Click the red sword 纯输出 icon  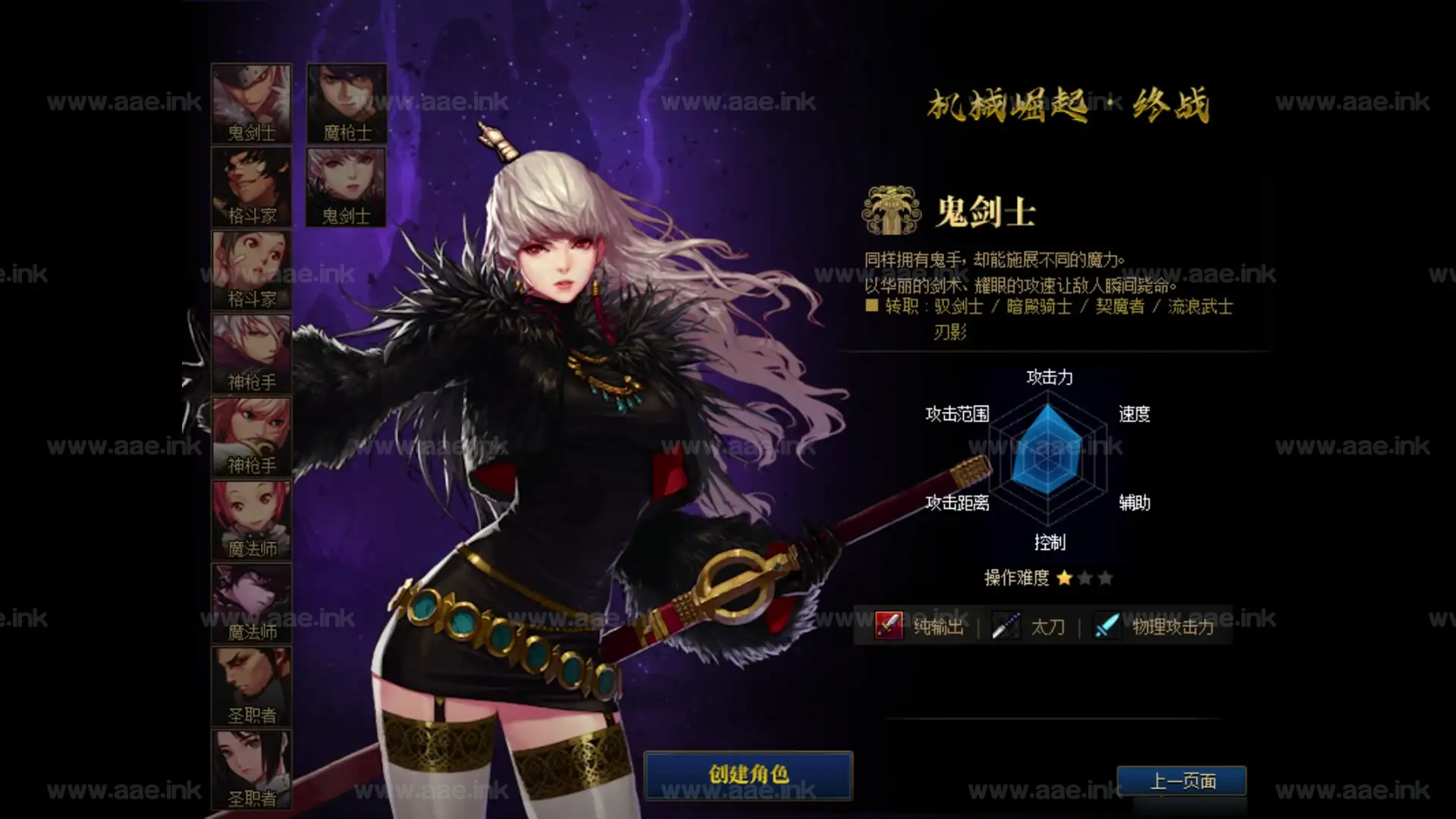point(887,626)
